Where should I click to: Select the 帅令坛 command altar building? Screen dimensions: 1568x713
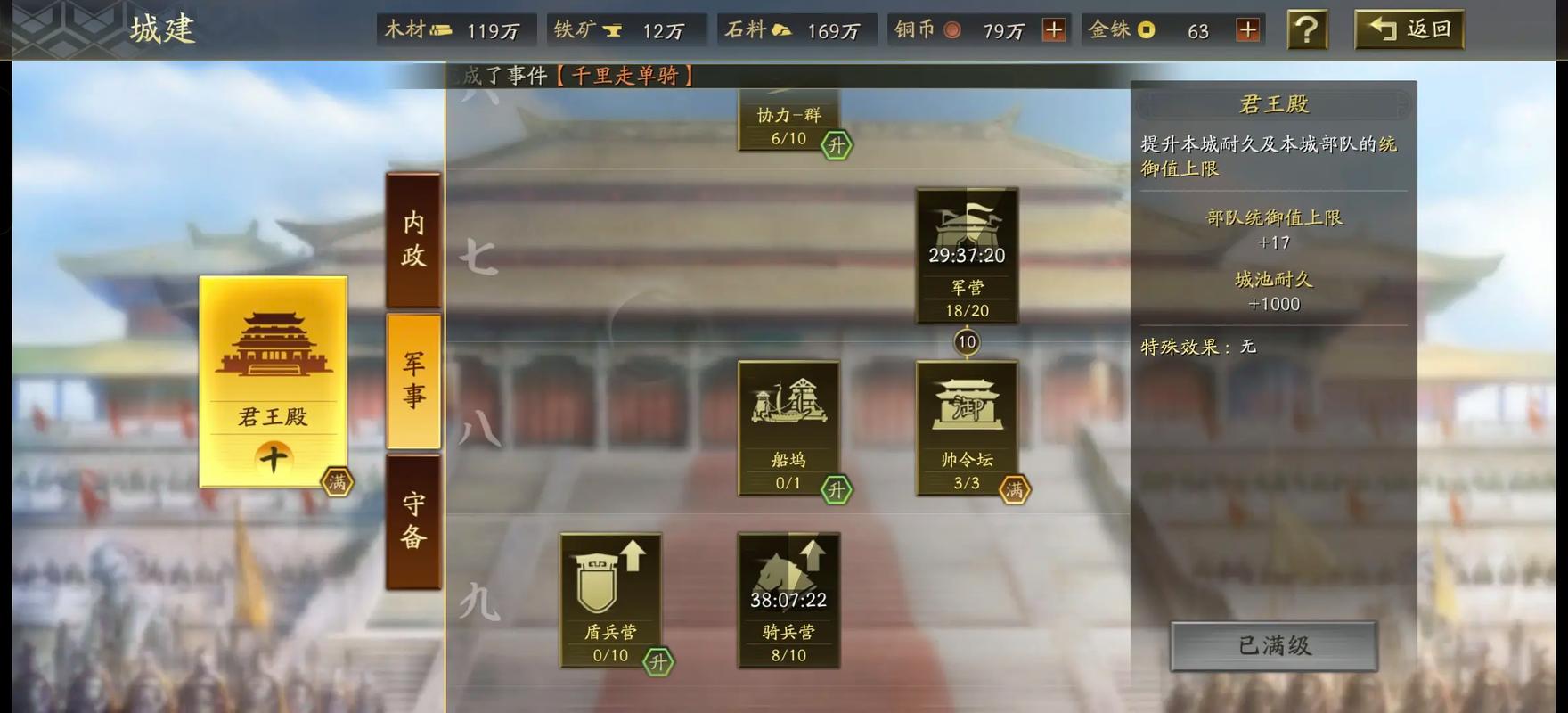[967, 419]
